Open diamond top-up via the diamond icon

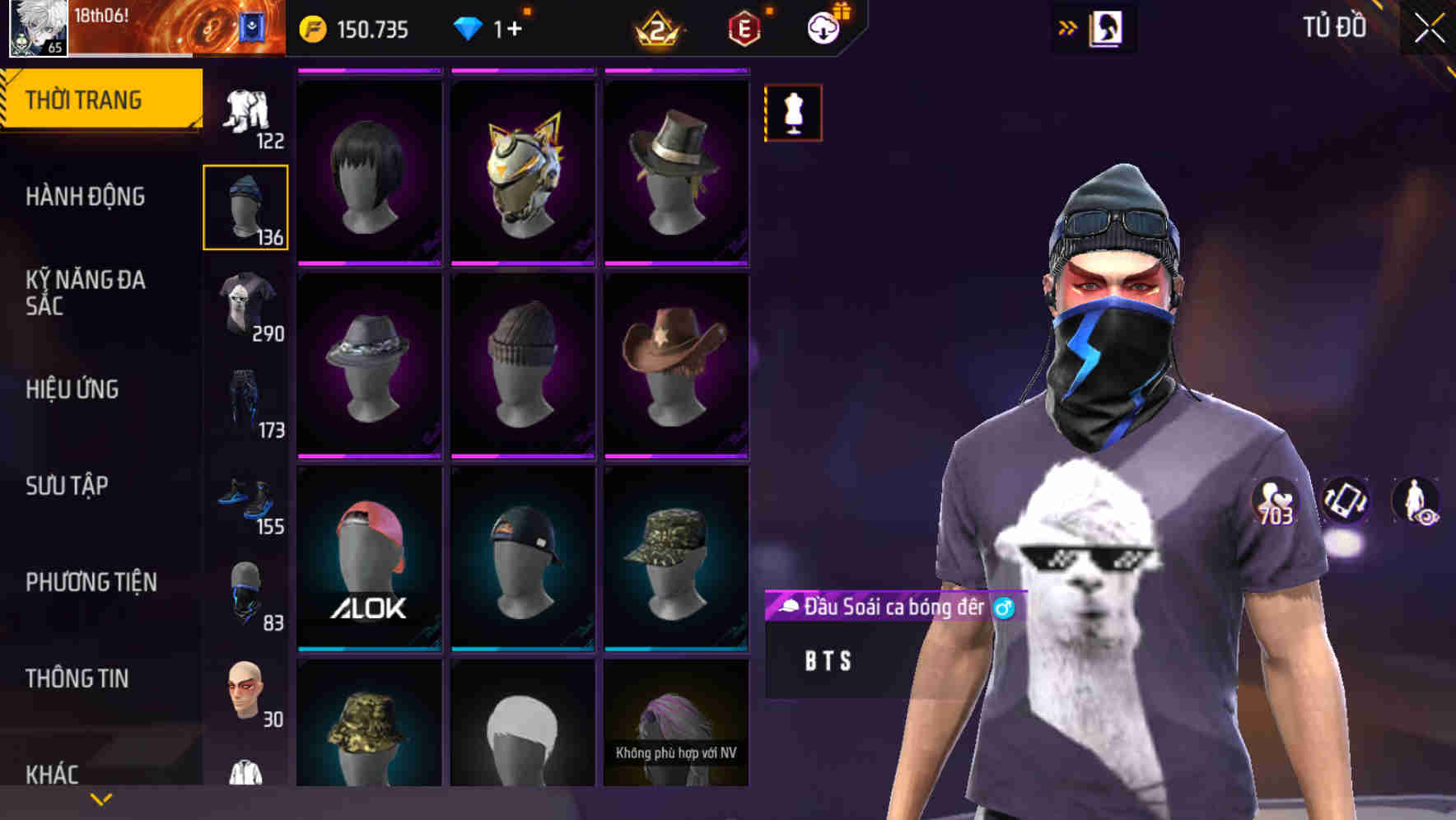(469, 27)
